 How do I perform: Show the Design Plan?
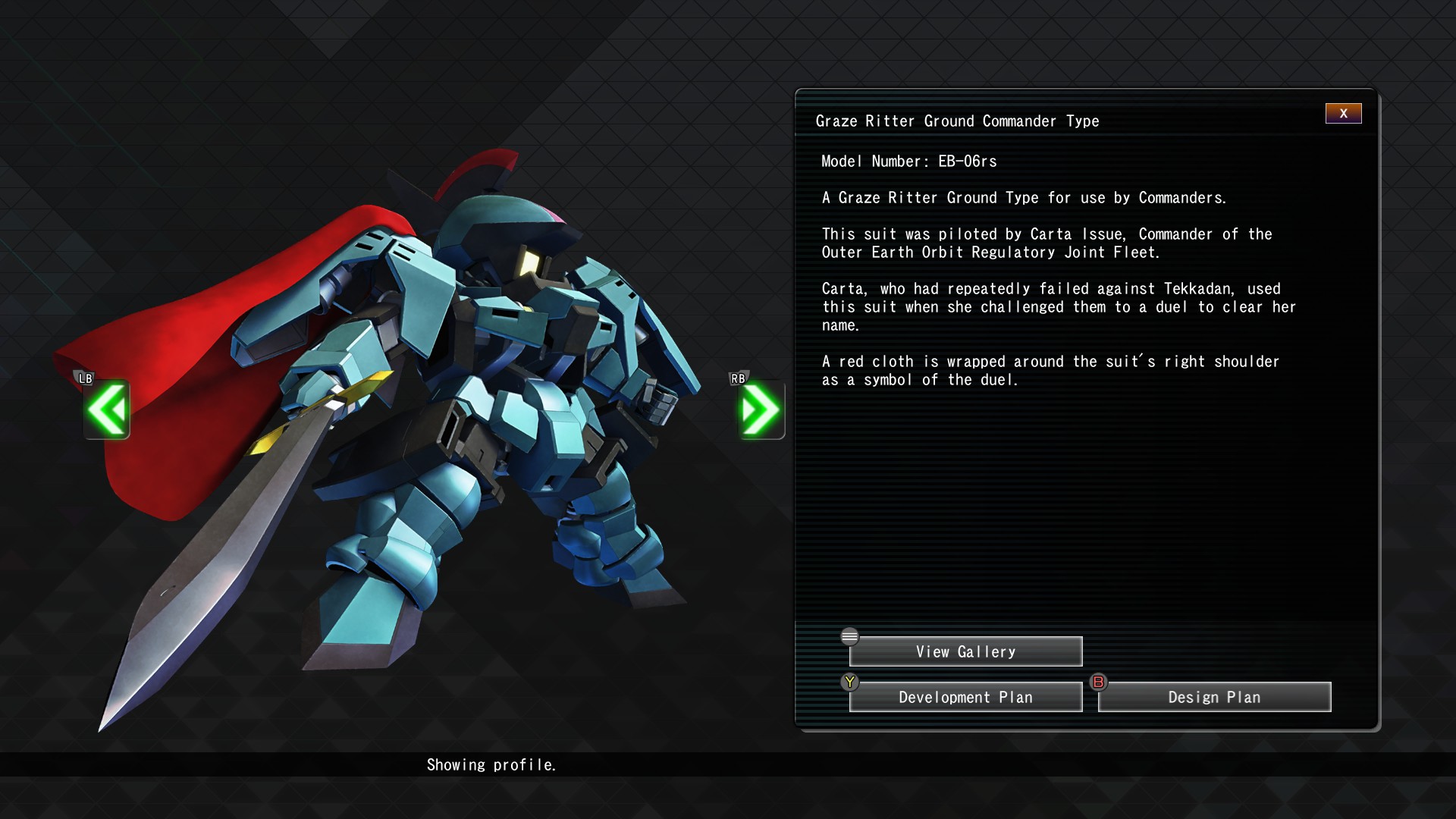(1214, 698)
